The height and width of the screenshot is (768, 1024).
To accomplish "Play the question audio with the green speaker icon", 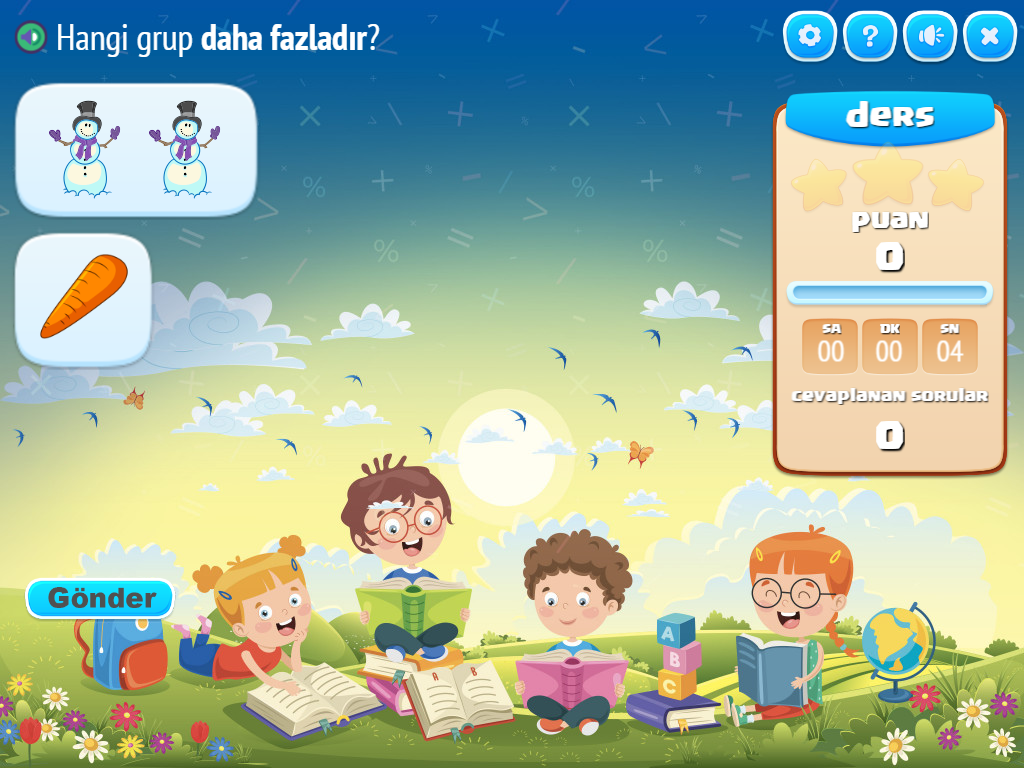I will click(31, 38).
